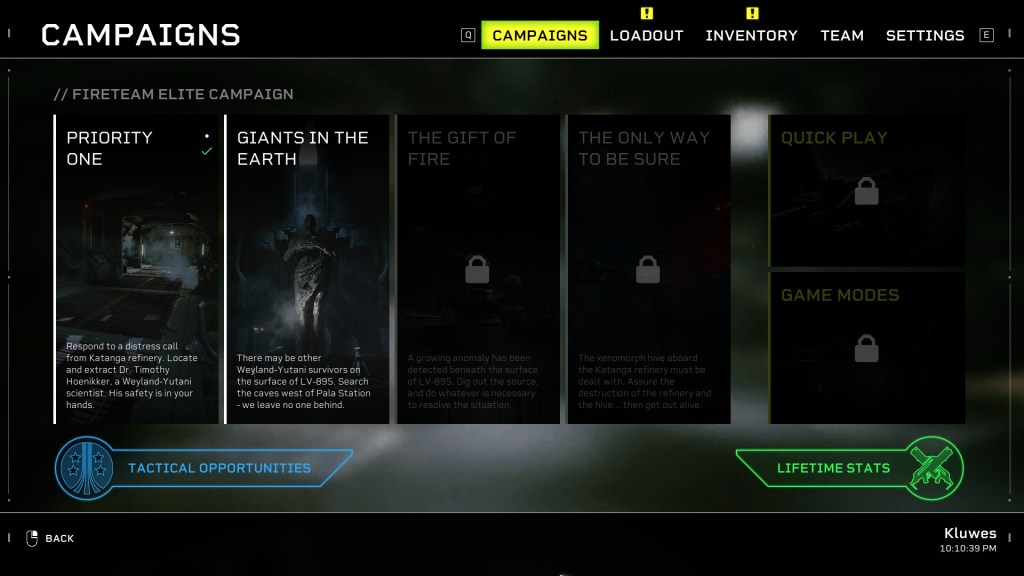
Task: Open Tactical Opportunities
Action: pos(205,468)
